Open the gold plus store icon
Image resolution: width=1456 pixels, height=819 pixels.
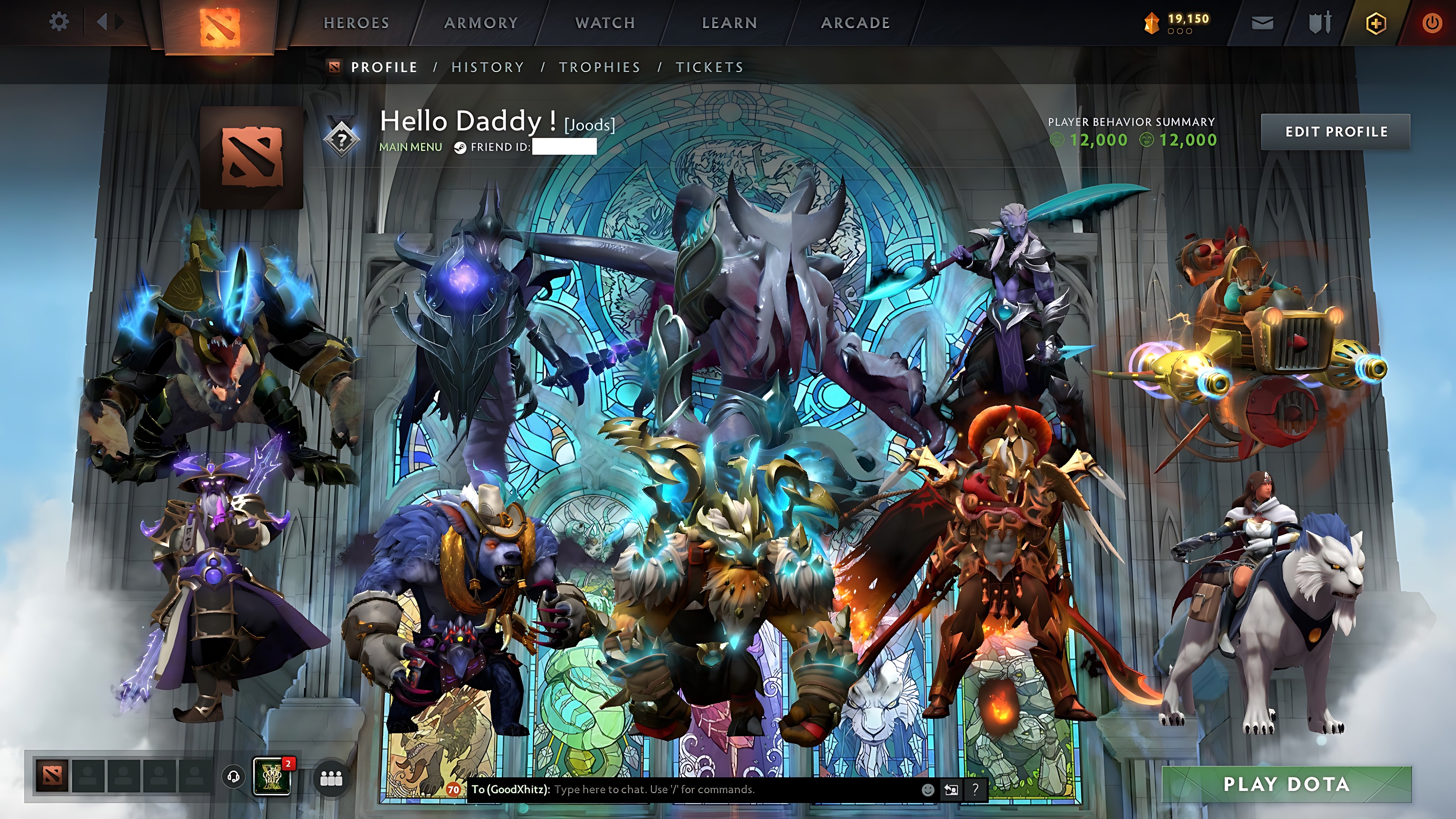tap(1376, 22)
